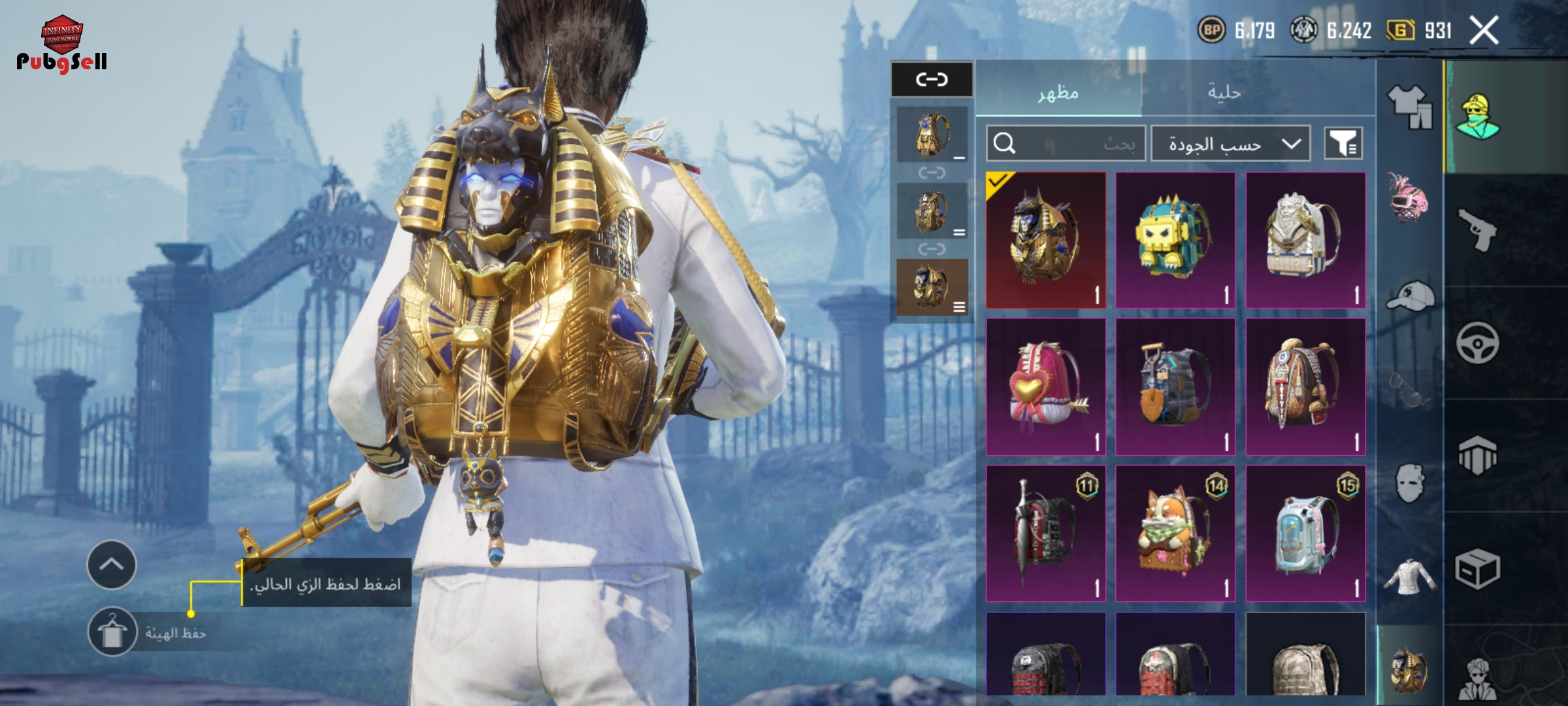Select the fish tank backpack

[x=1305, y=533]
